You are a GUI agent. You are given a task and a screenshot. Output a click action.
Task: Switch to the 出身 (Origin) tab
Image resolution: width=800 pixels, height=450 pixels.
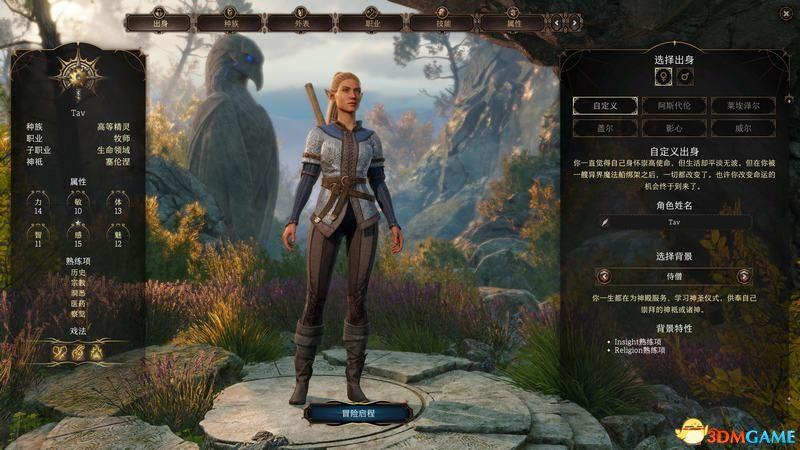coord(159,22)
